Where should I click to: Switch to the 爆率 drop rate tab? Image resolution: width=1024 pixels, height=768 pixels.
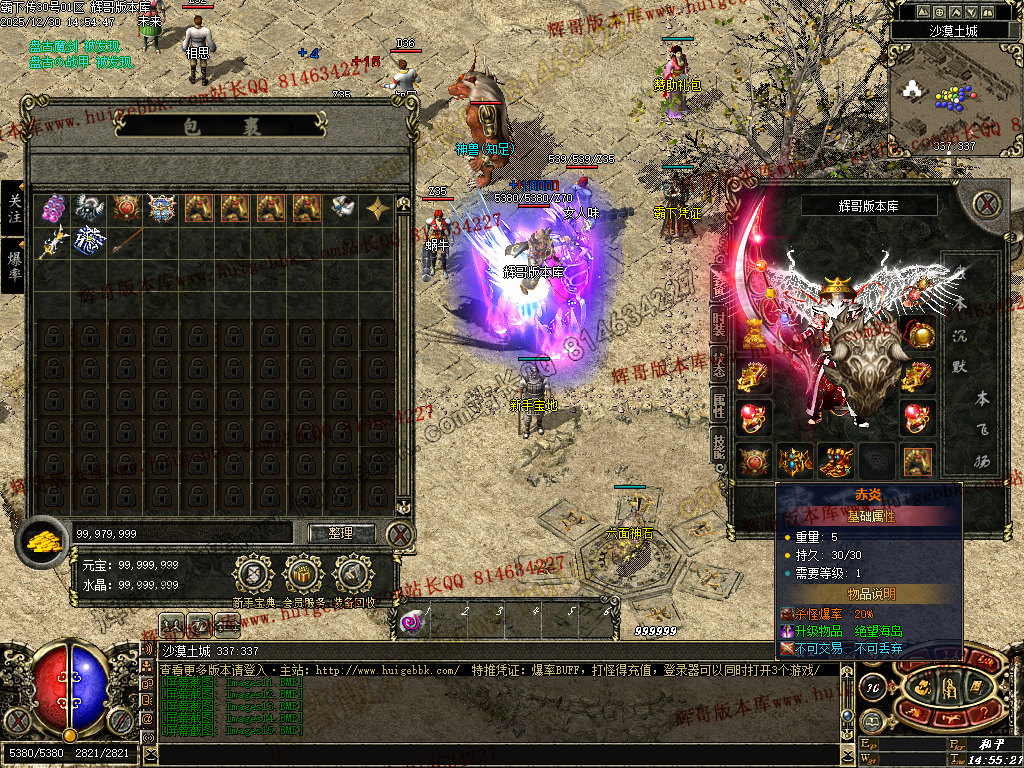13,265
